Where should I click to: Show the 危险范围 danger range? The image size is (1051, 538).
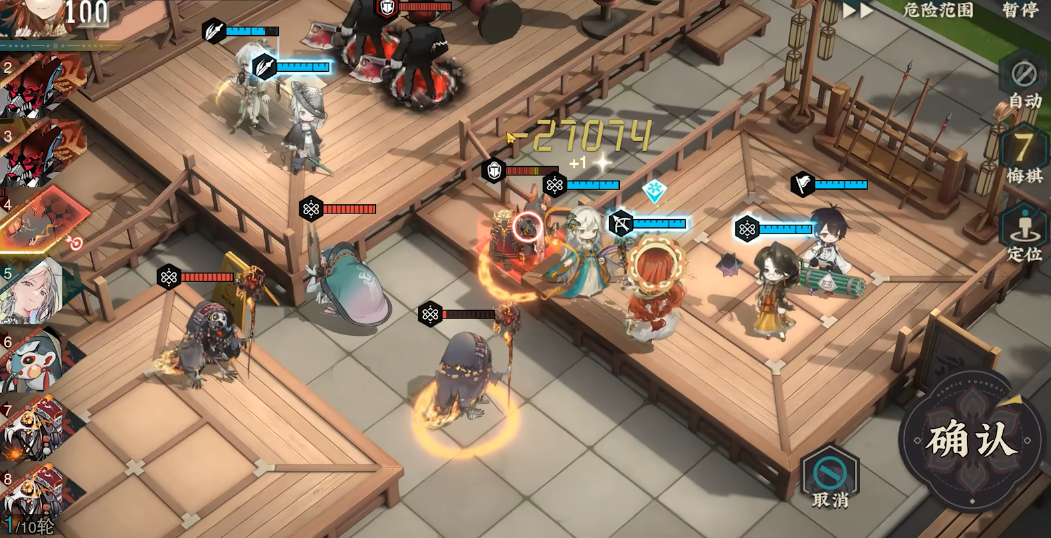click(x=937, y=10)
